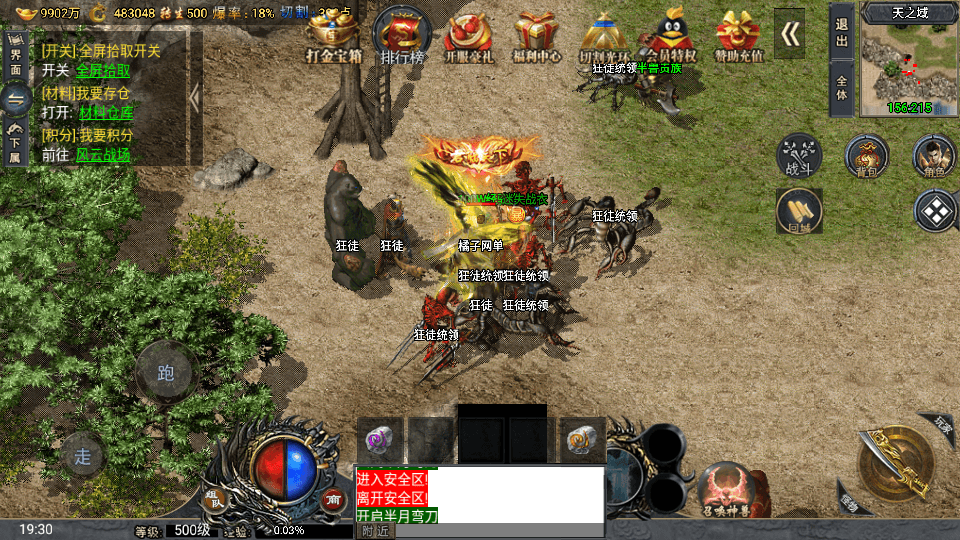Go to the 风云战场 link
The width and height of the screenshot is (960, 540).
click(103, 155)
